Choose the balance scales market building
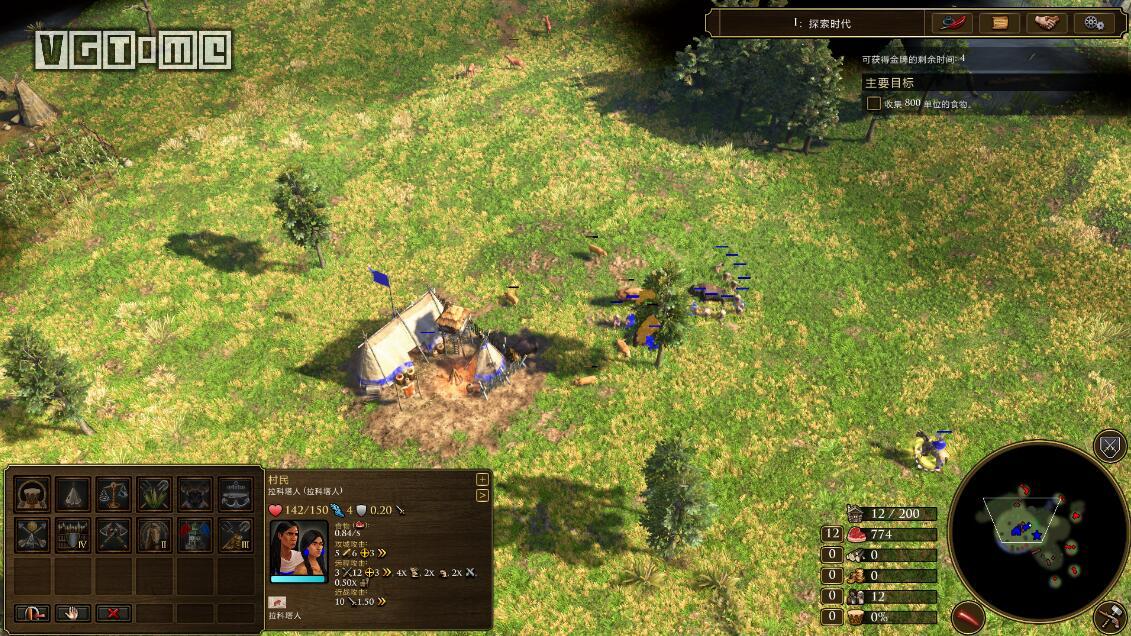 113,494
